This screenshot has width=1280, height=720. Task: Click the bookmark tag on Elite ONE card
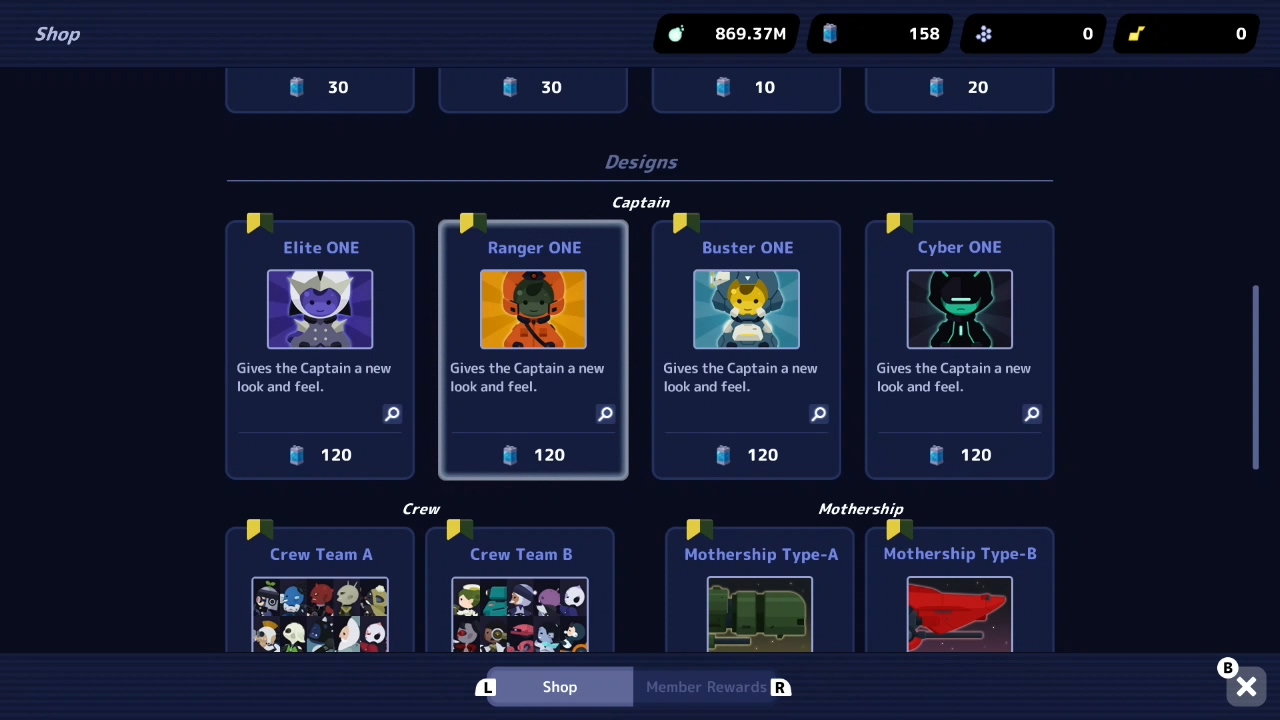tap(257, 223)
